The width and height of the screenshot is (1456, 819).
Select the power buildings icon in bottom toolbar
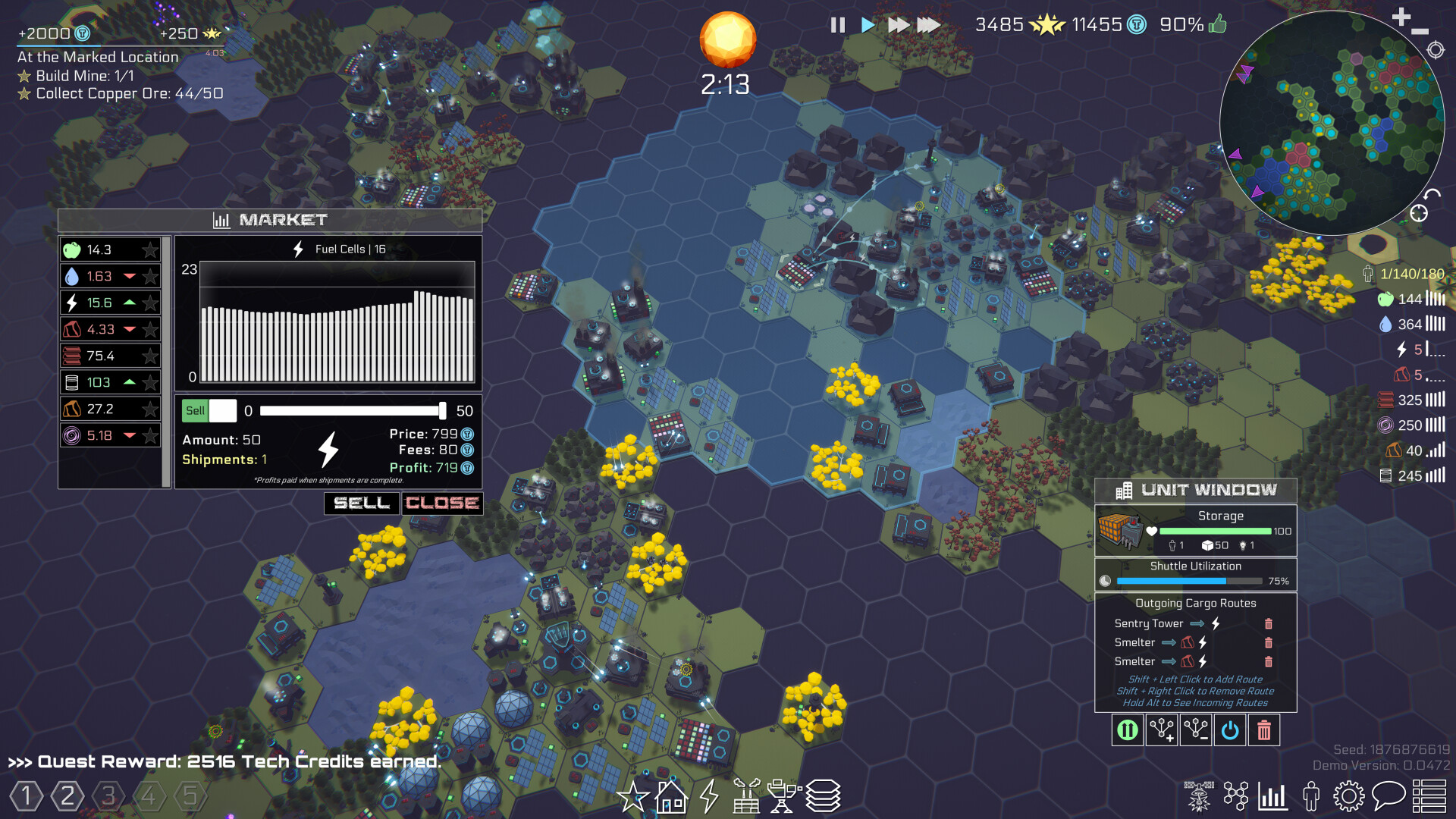point(708,797)
